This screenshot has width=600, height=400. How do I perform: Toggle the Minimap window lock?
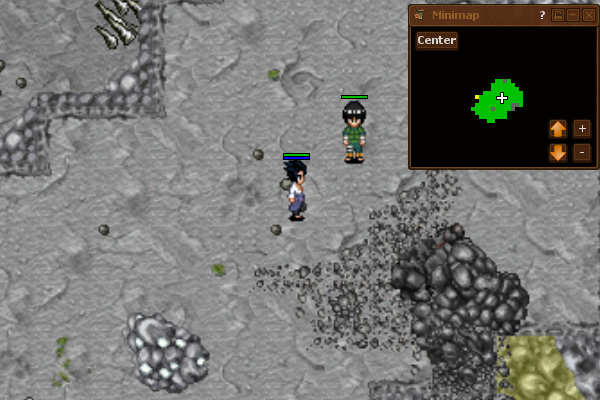558,15
